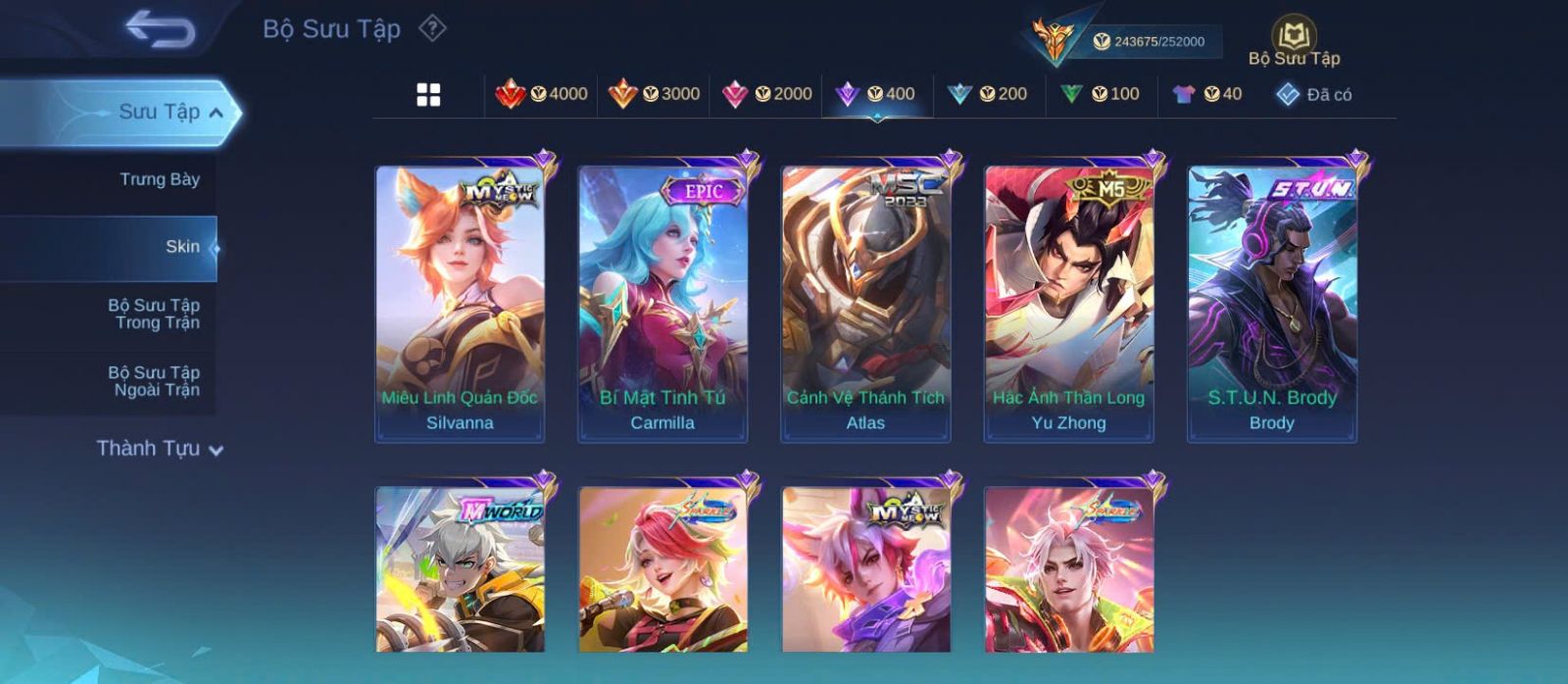Viewport: 1568px width, 684px height.
Task: Expand the Thành Tựu section
Action: [x=160, y=449]
